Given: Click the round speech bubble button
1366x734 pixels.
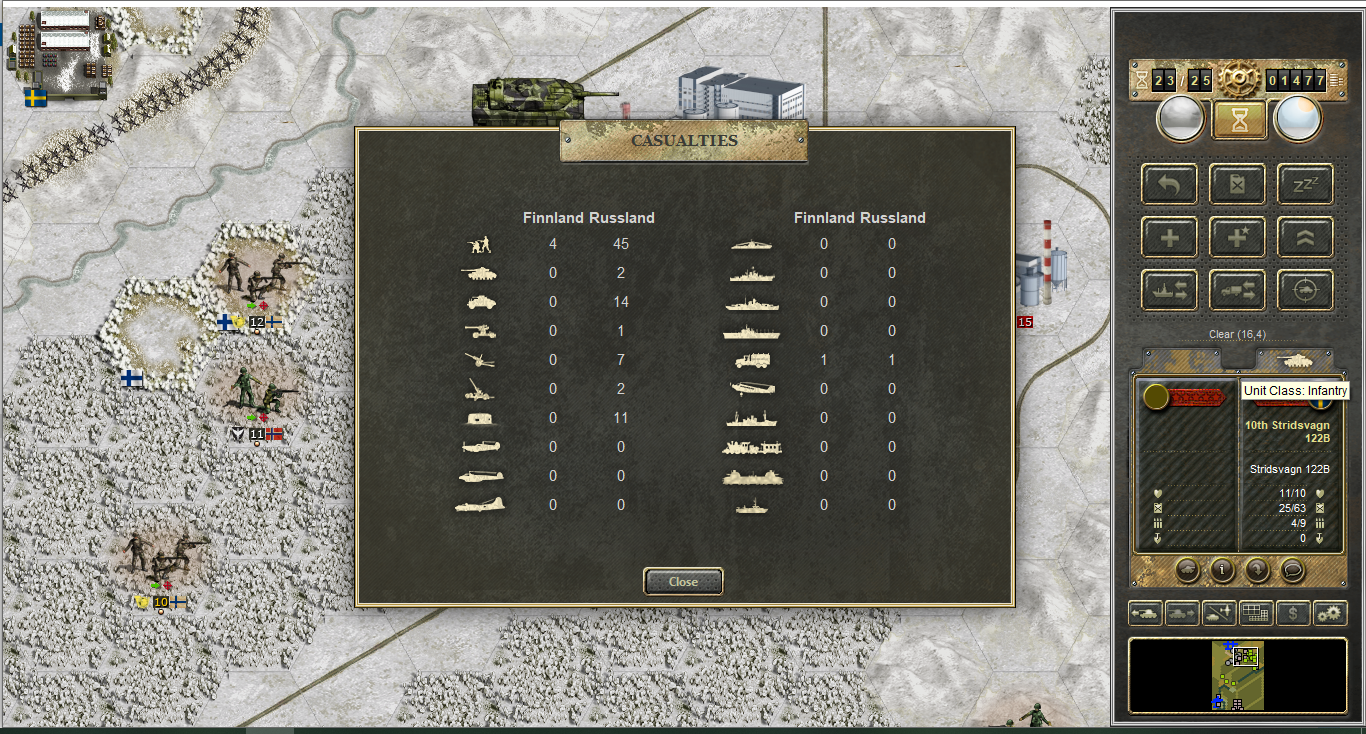Looking at the screenshot, I should [x=1293, y=570].
